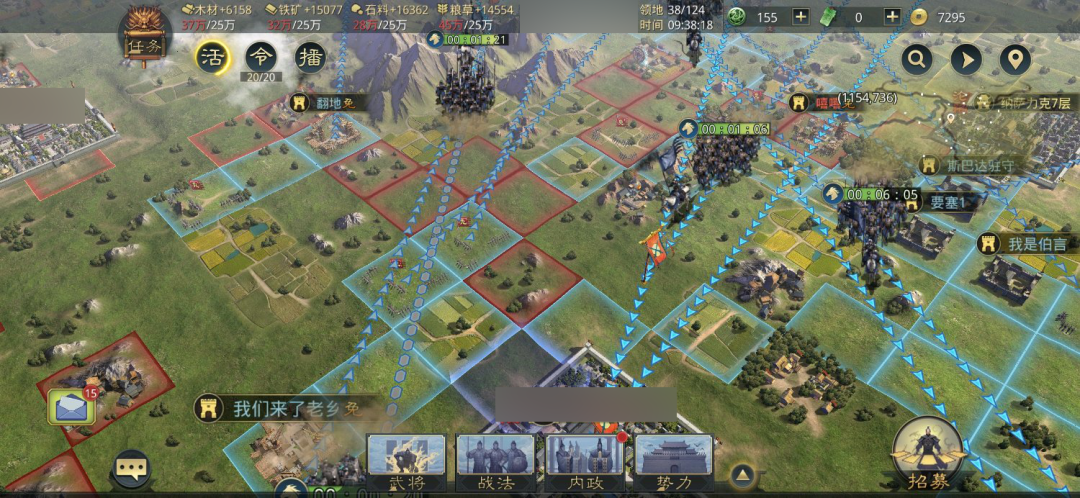The height and width of the screenshot is (498, 1080).
Task: Select the 播 broadcast button
Action: [x=311, y=57]
